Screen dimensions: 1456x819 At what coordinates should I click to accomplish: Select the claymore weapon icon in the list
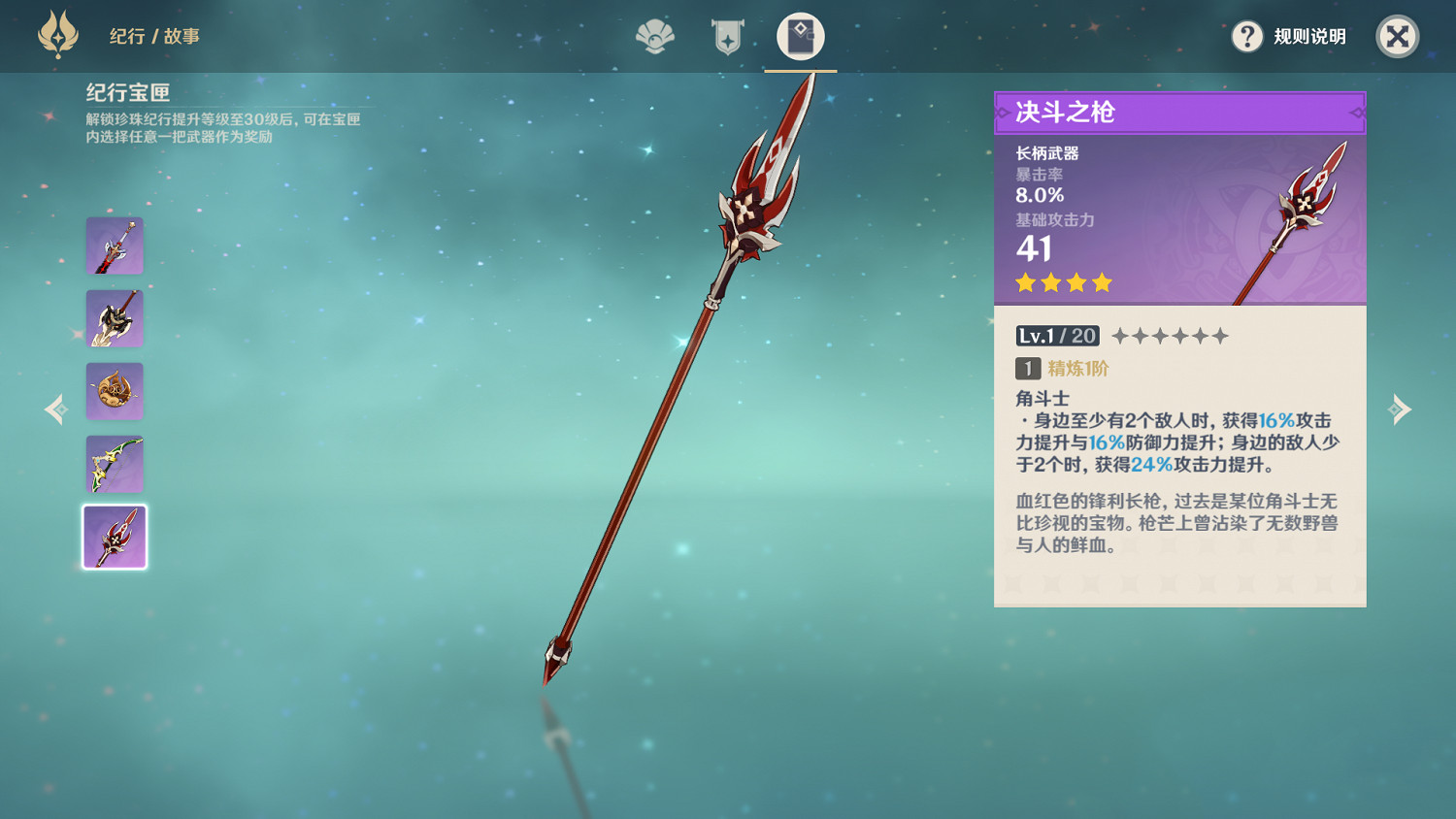[115, 318]
